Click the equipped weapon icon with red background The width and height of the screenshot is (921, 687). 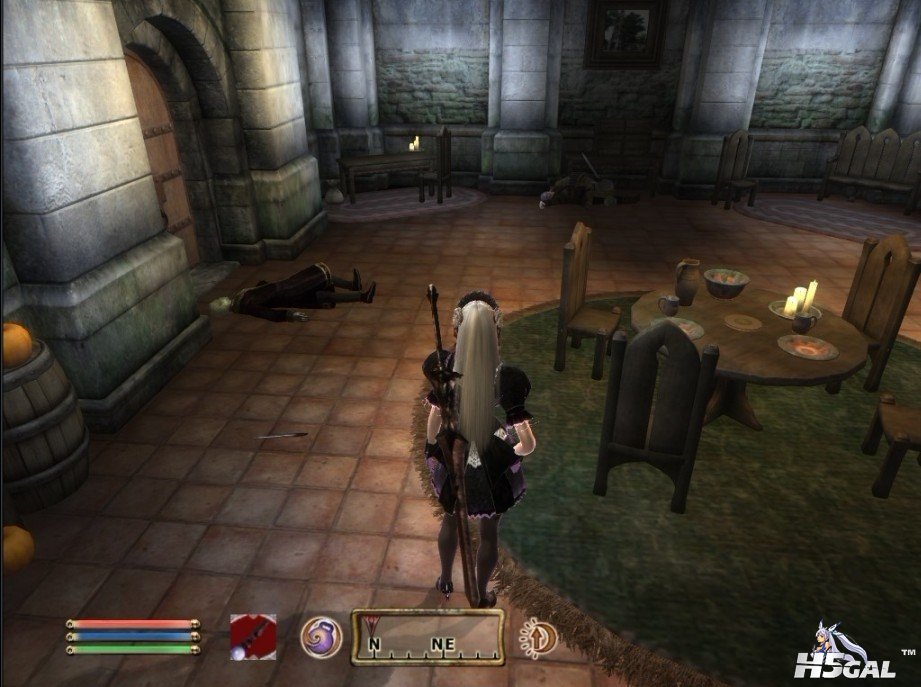[251, 636]
